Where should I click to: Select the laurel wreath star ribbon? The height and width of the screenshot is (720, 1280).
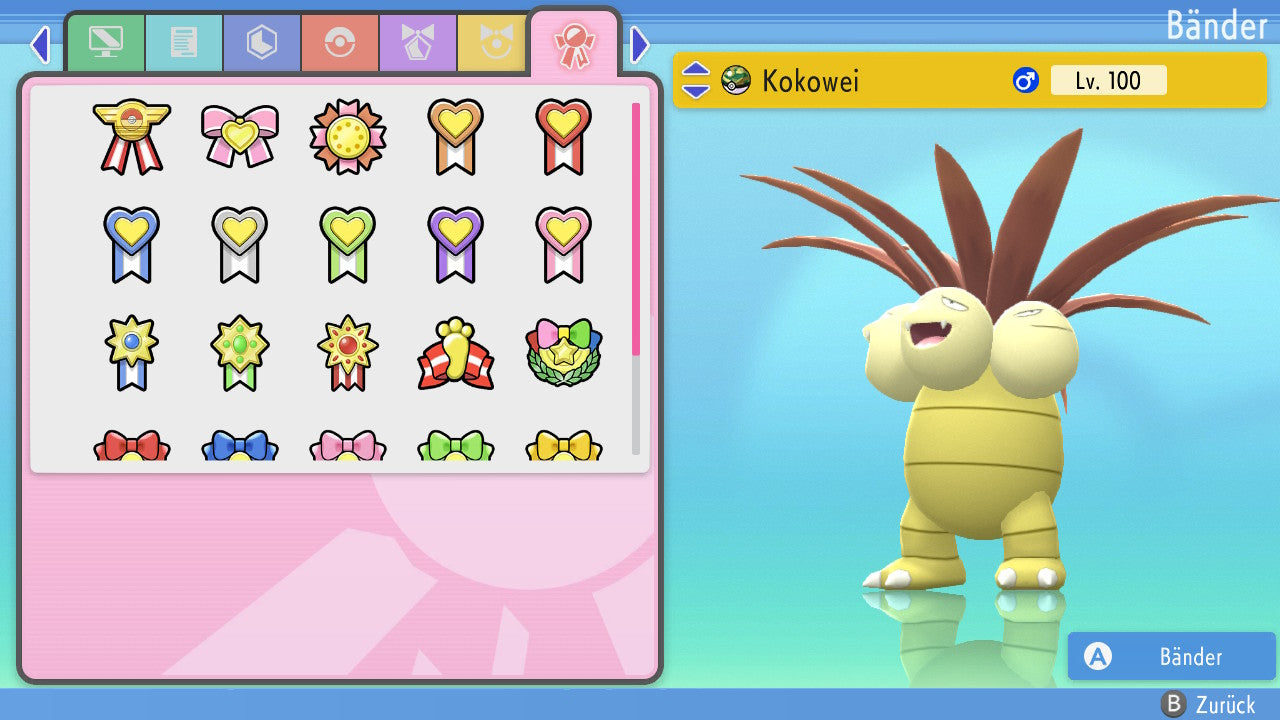point(563,353)
